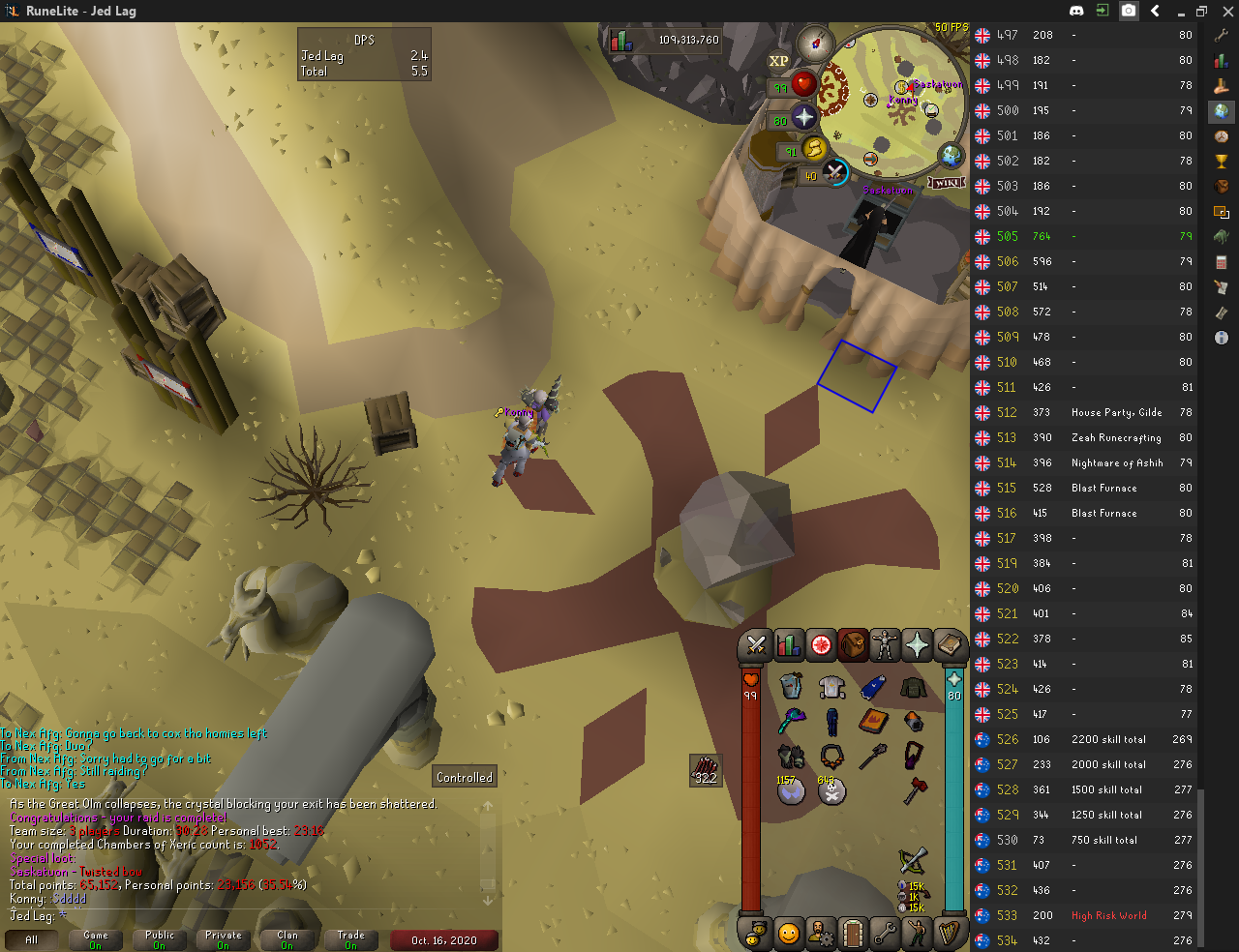The image size is (1239, 952).
Task: Open the Combat Options tab
Action: pyautogui.click(x=756, y=645)
